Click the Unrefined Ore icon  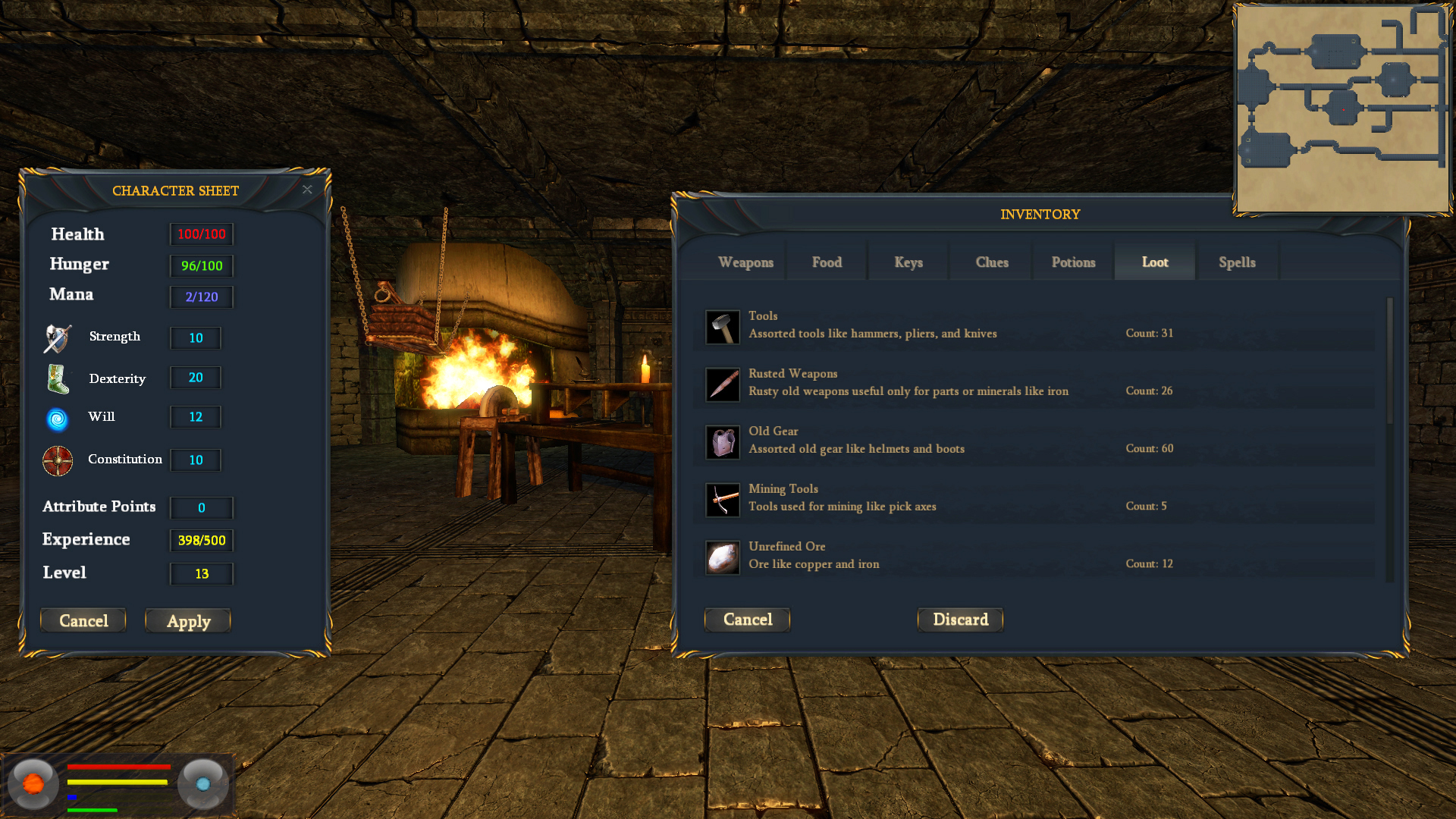click(x=722, y=557)
